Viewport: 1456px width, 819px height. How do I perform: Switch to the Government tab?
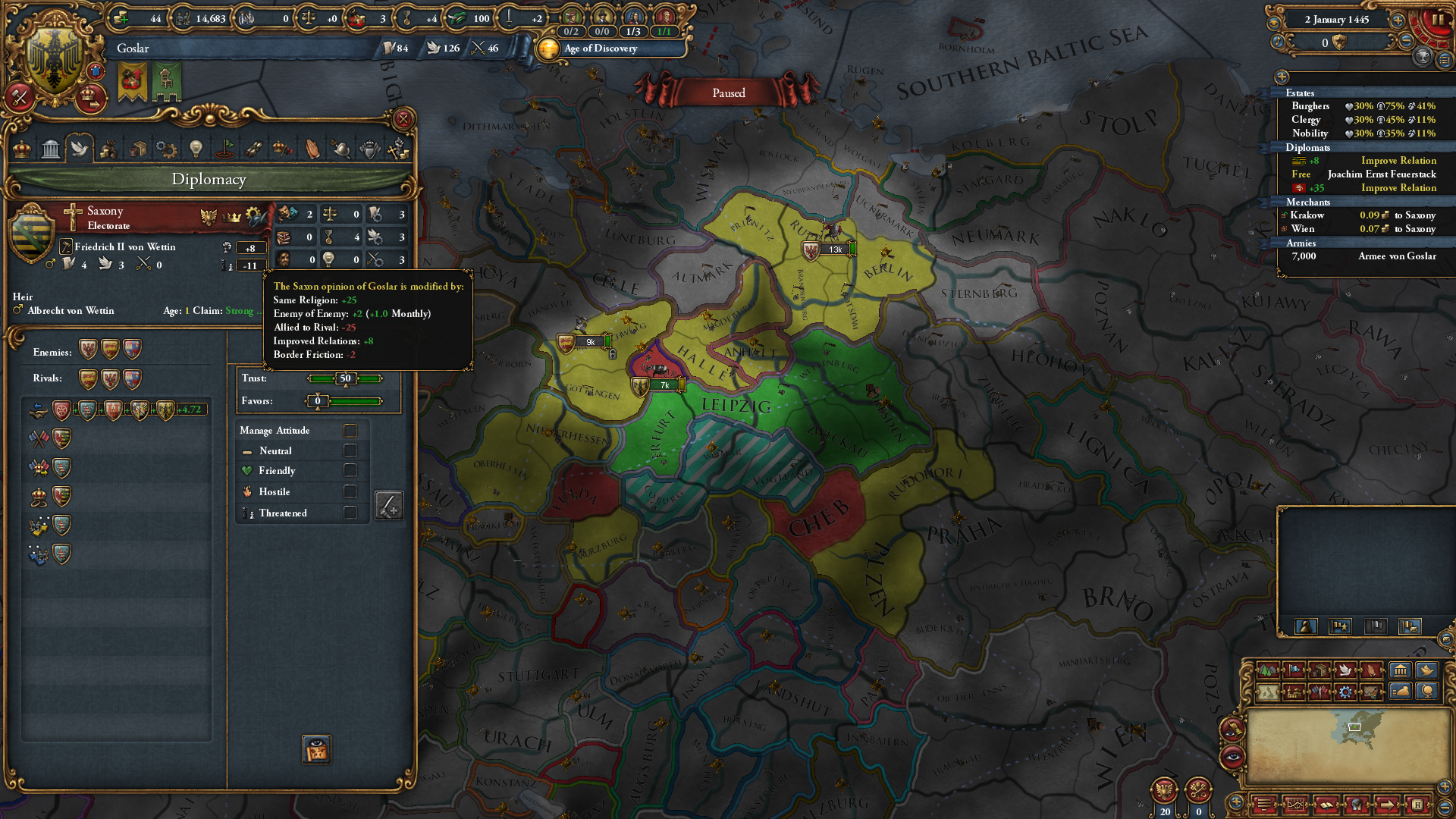50,149
